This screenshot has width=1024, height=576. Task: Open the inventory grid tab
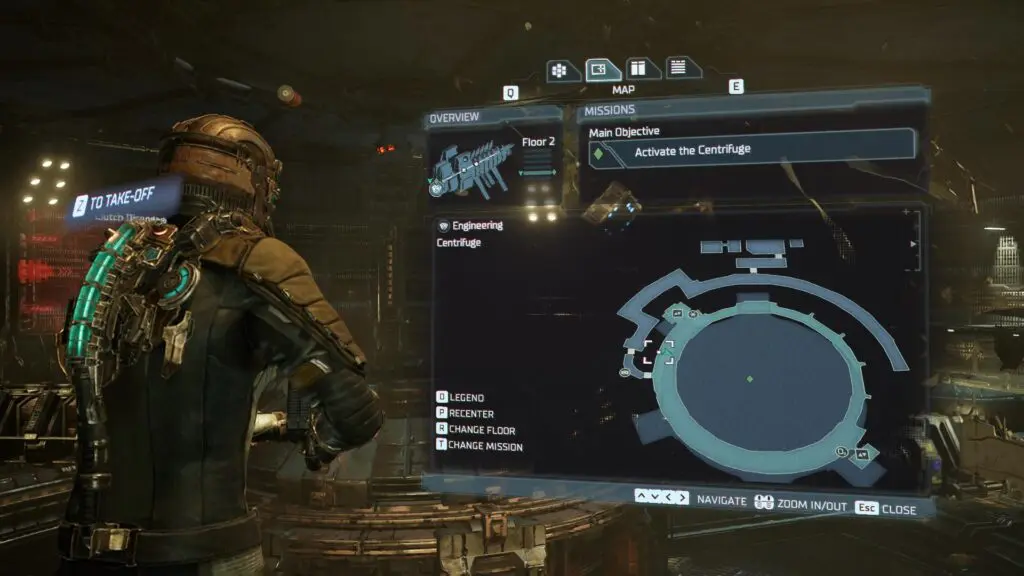pyautogui.click(x=559, y=70)
